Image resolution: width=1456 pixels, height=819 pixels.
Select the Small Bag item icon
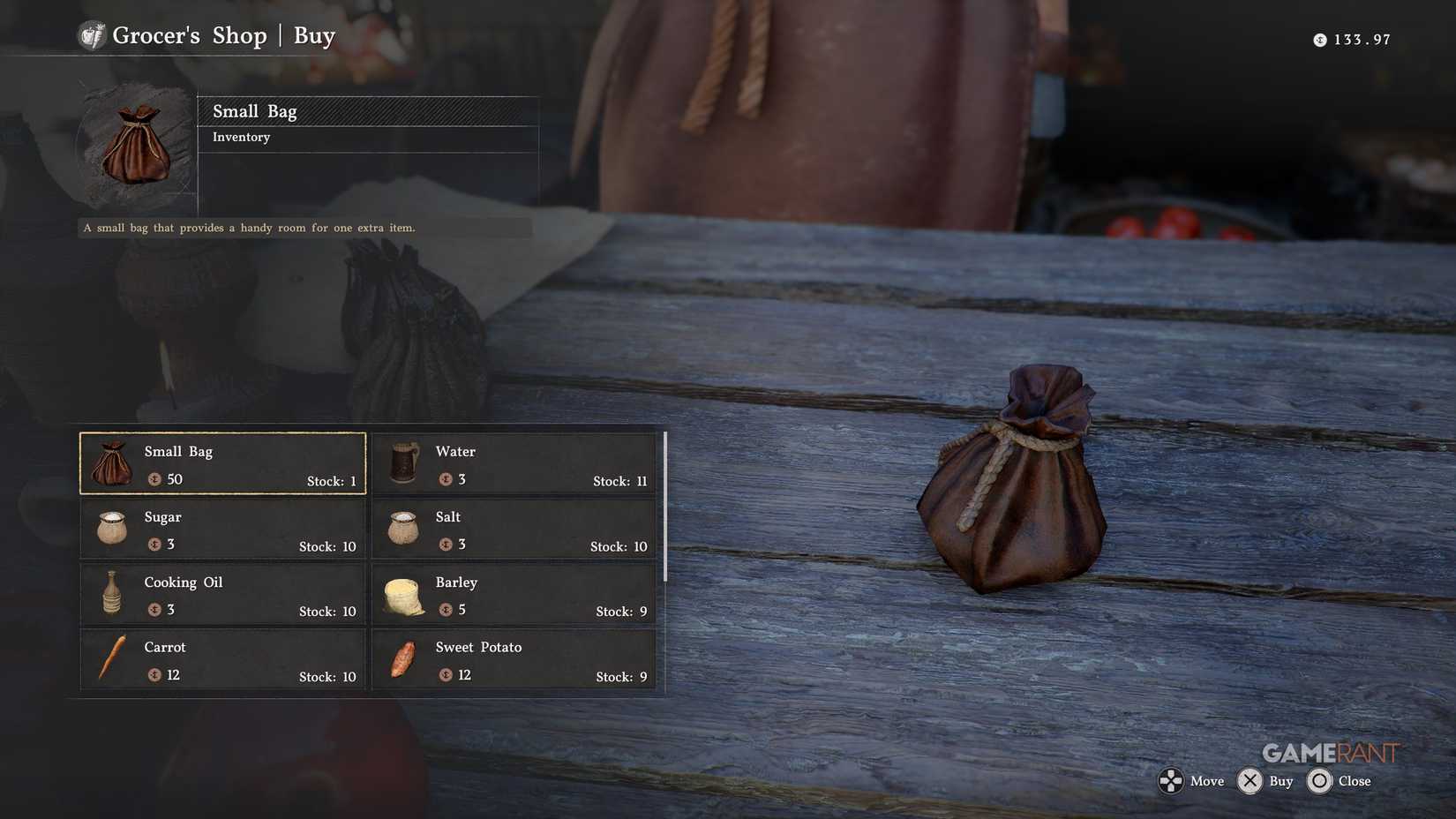[110, 462]
